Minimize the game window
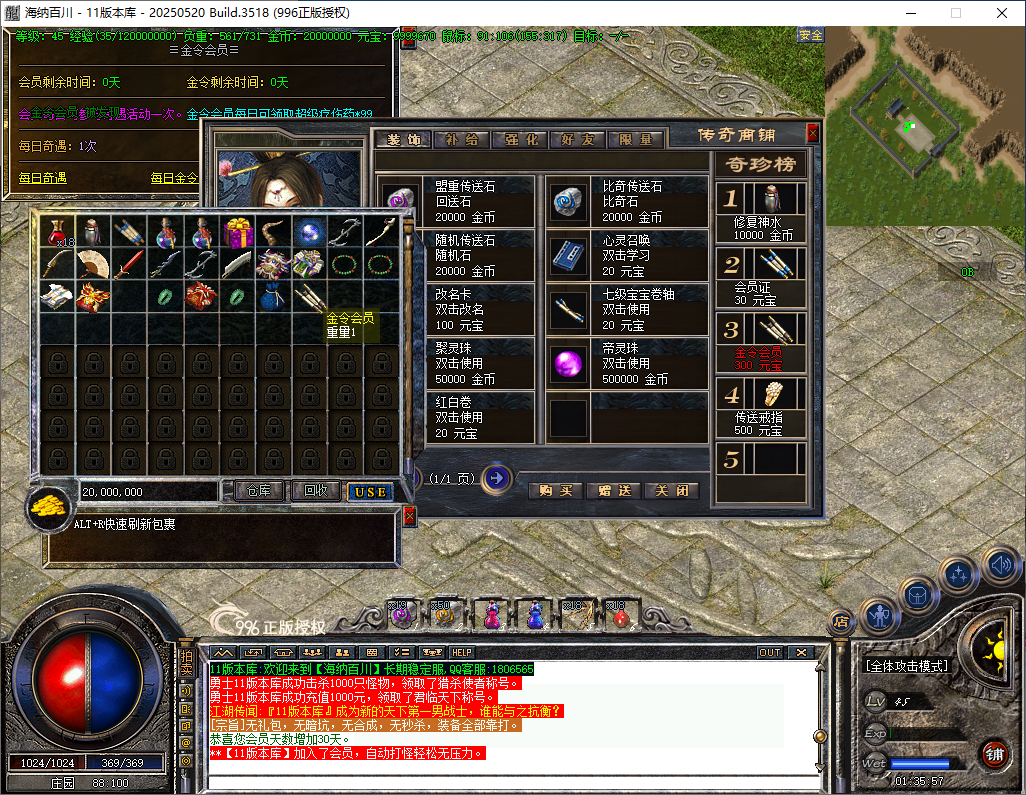 (x=909, y=13)
